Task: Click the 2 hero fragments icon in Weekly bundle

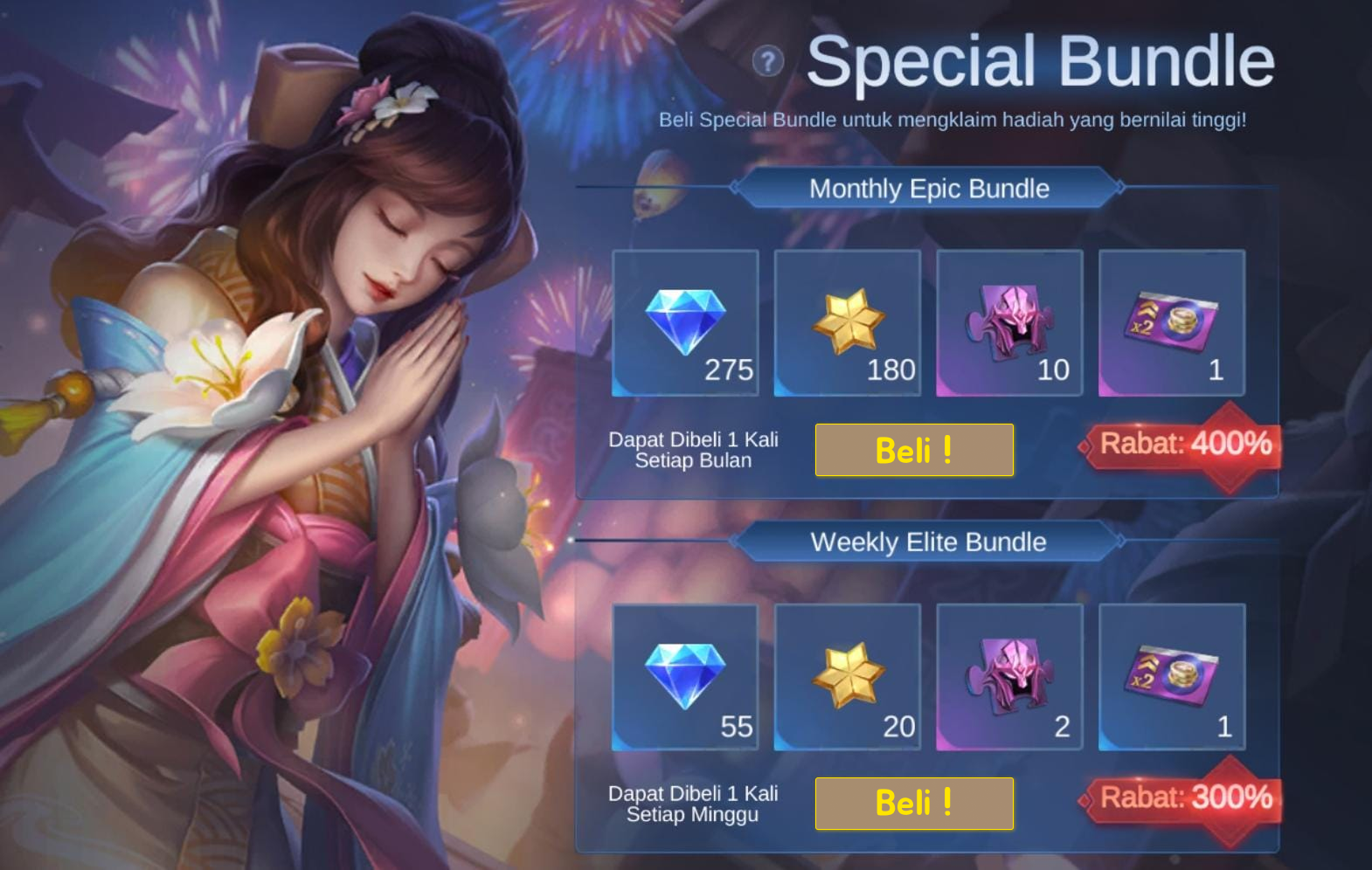Action: (x=1009, y=675)
